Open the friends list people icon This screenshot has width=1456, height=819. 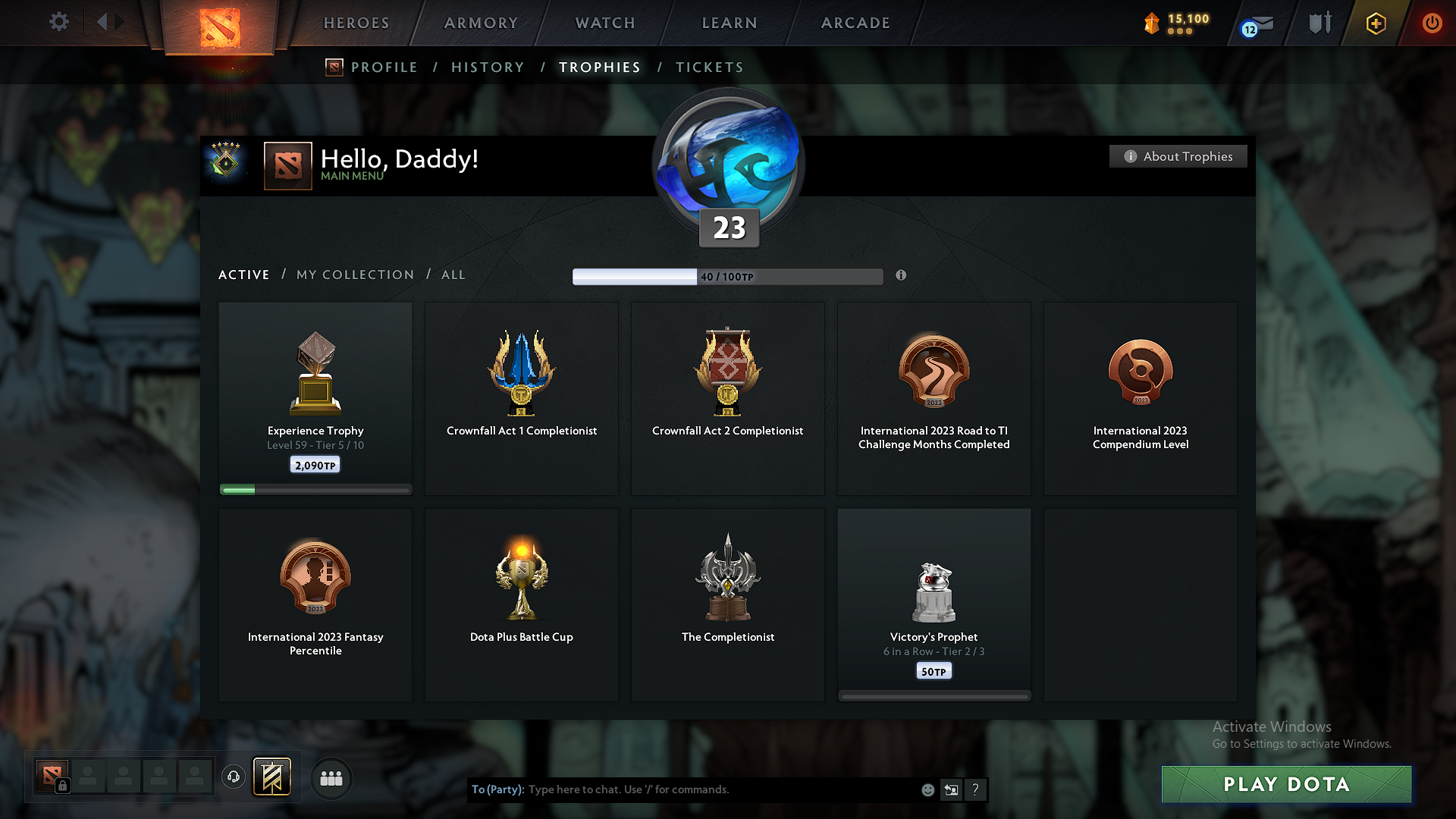click(x=331, y=778)
